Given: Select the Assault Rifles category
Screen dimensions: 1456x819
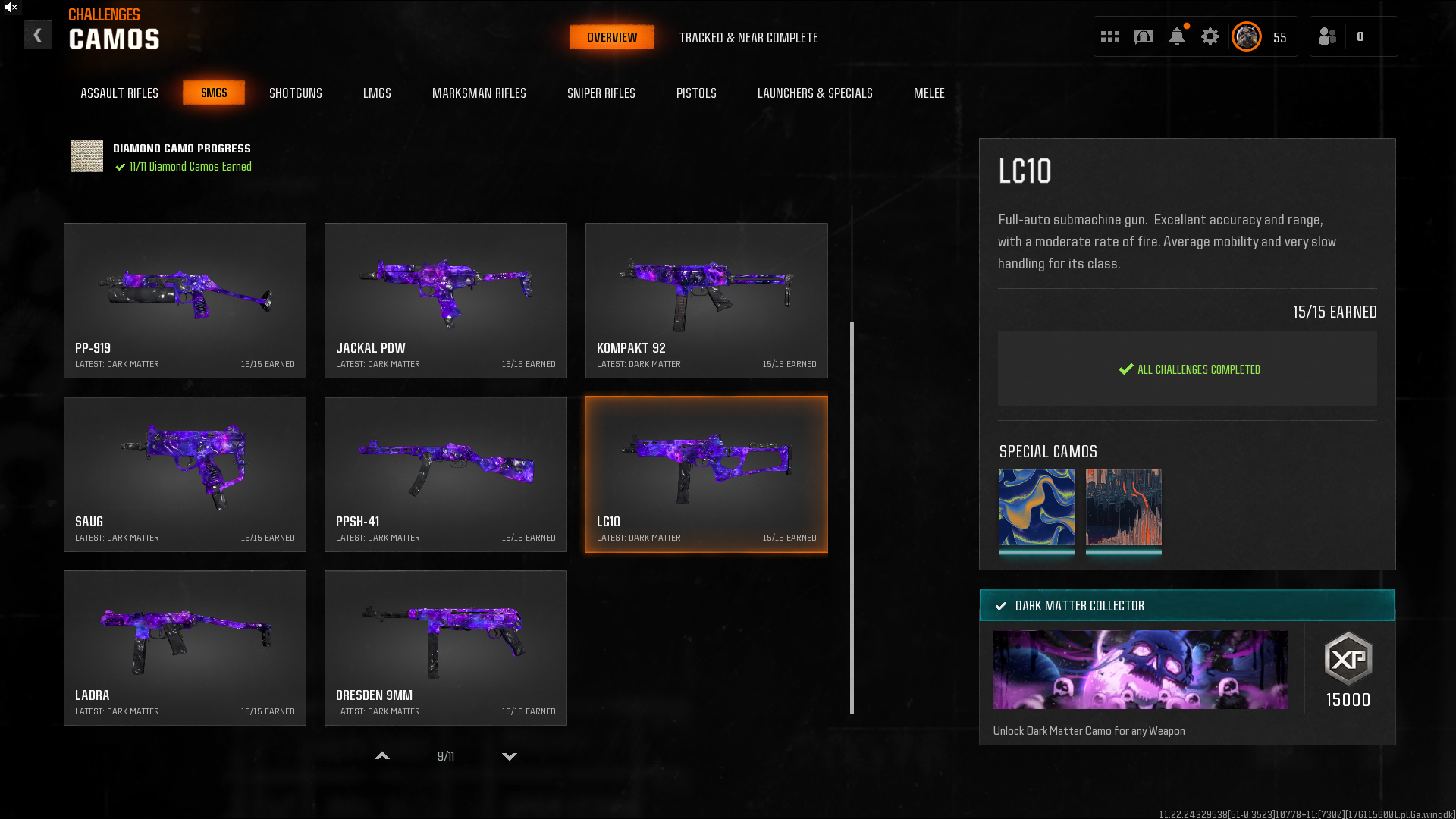Looking at the screenshot, I should click(119, 93).
